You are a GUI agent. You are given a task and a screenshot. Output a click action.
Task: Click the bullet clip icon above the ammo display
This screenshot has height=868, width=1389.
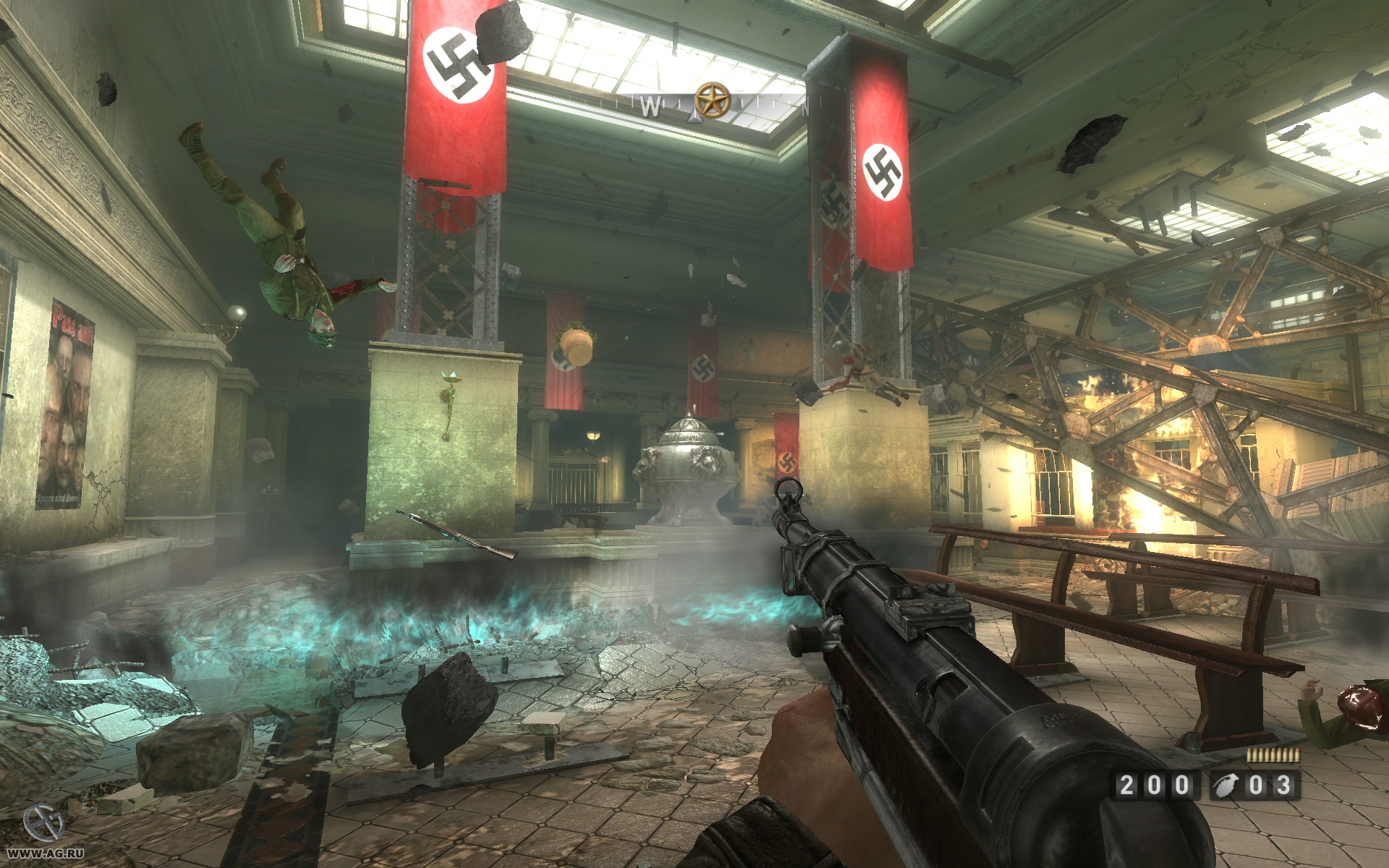tap(1273, 755)
